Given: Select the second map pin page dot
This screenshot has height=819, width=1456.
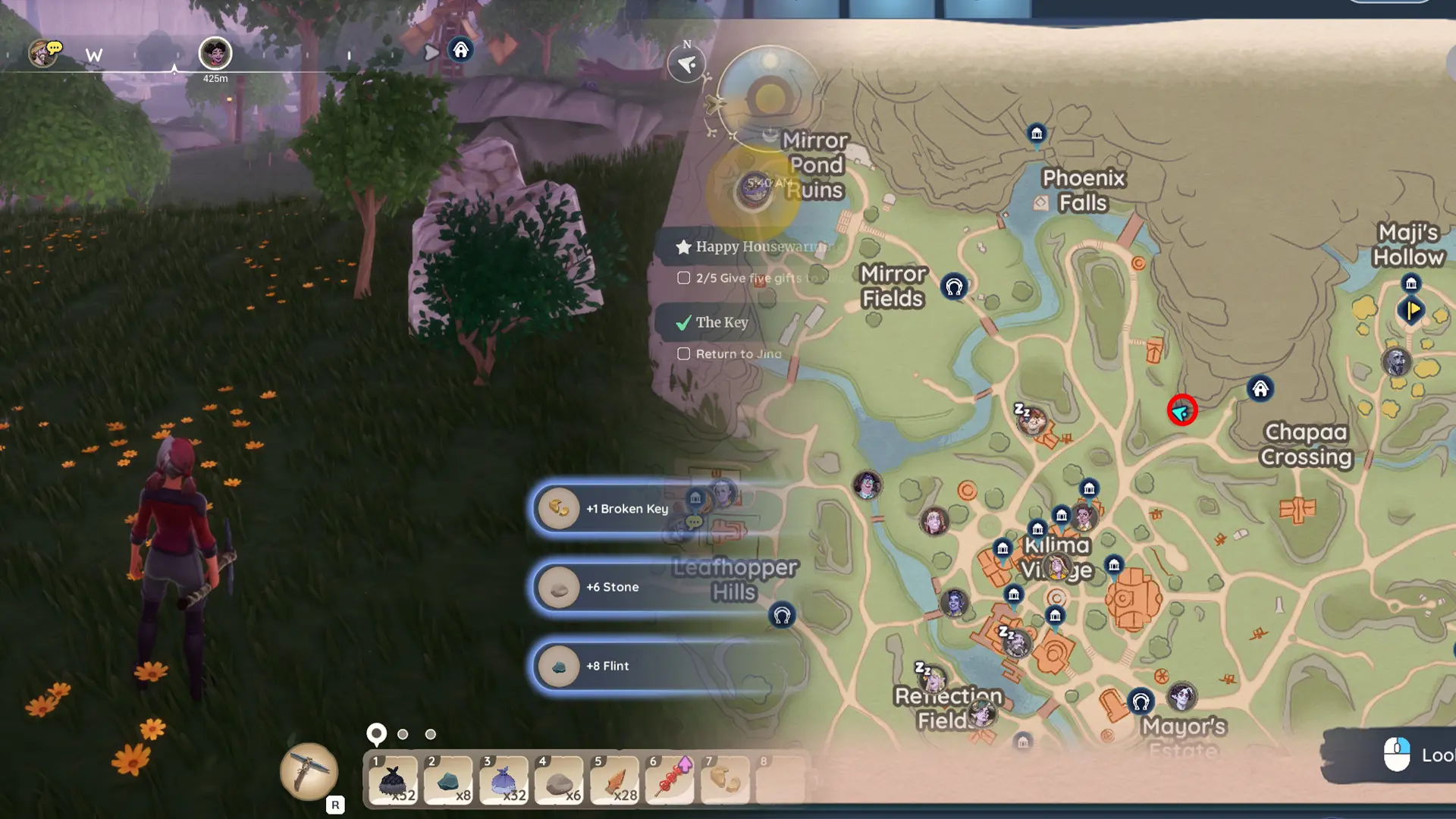Looking at the screenshot, I should [x=402, y=734].
